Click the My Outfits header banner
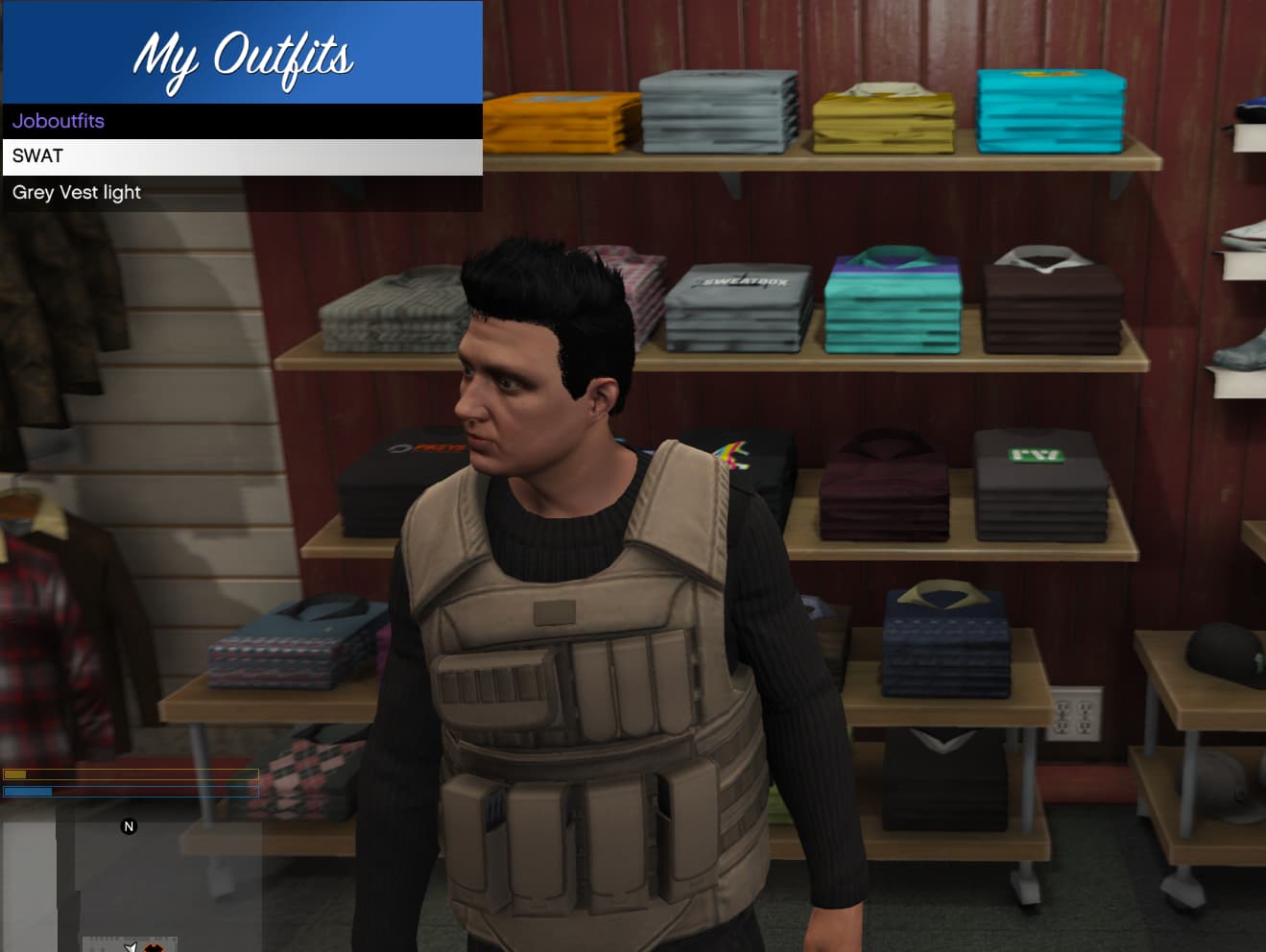This screenshot has width=1266, height=952. 242,56
